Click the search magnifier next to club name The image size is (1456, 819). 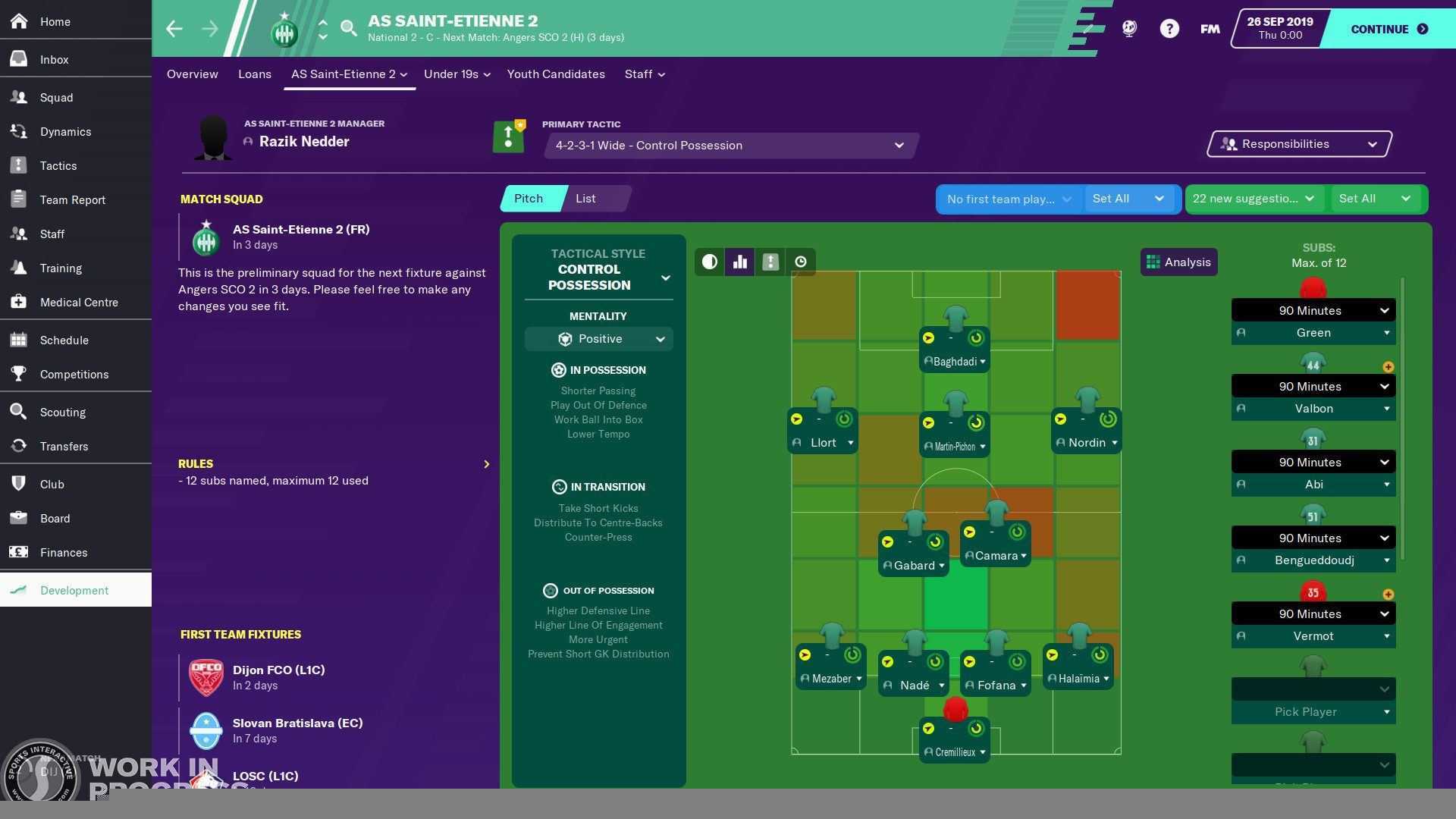pyautogui.click(x=349, y=27)
